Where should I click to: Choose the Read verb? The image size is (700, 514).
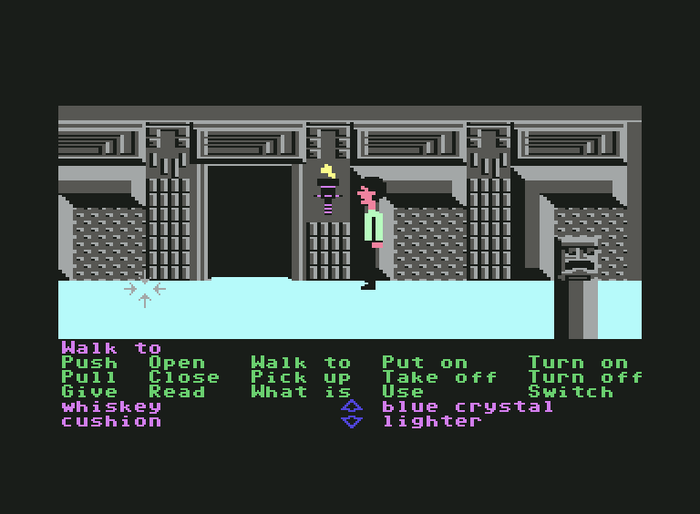[x=177, y=392]
